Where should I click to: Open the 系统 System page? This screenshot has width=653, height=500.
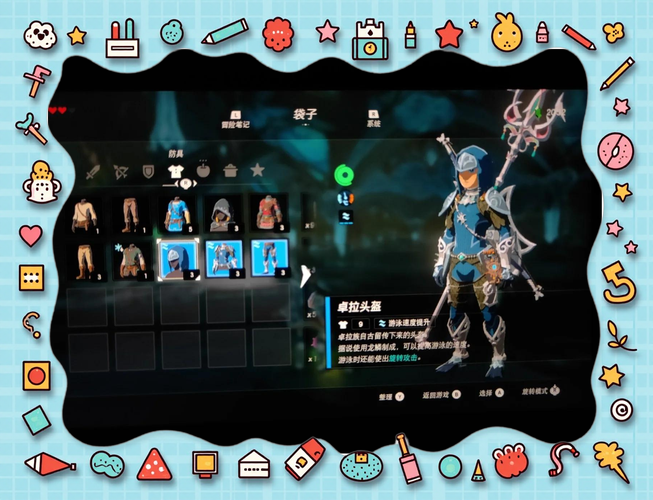[373, 121]
